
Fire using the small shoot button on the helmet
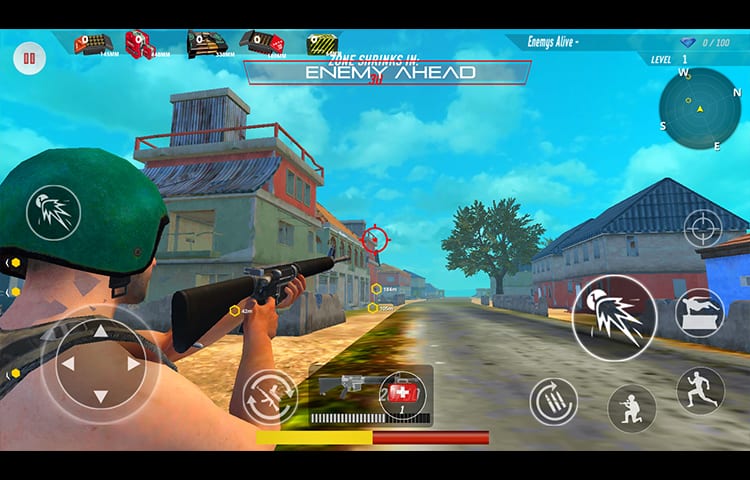pos(53,213)
